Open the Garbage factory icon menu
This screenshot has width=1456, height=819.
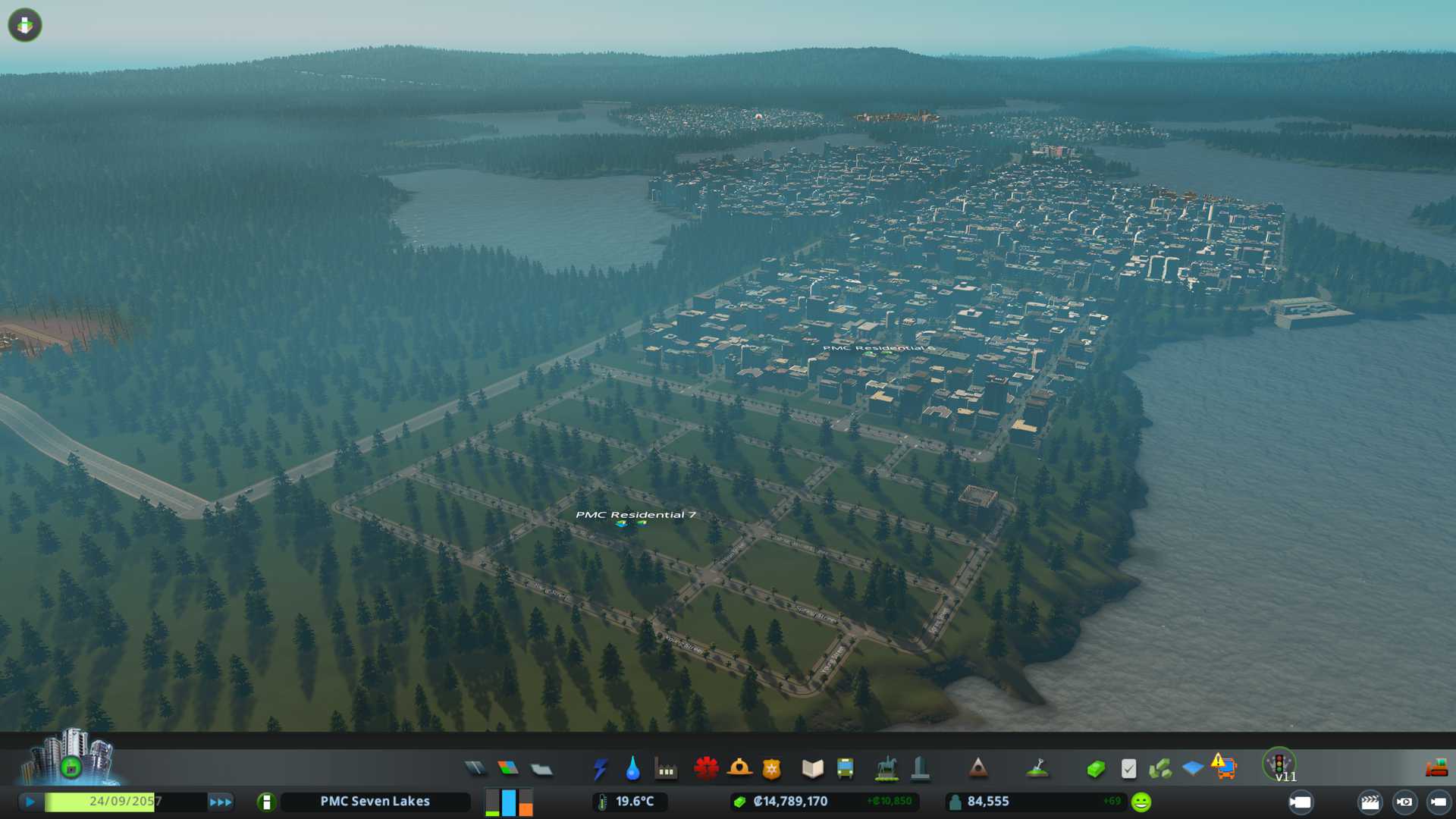666,769
